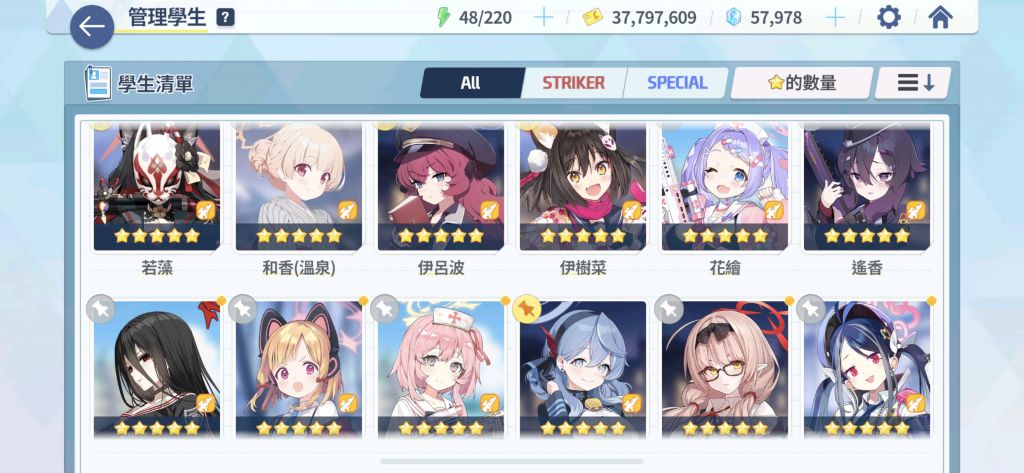
Task: Buy more blue gems with plus button
Action: tap(833, 17)
